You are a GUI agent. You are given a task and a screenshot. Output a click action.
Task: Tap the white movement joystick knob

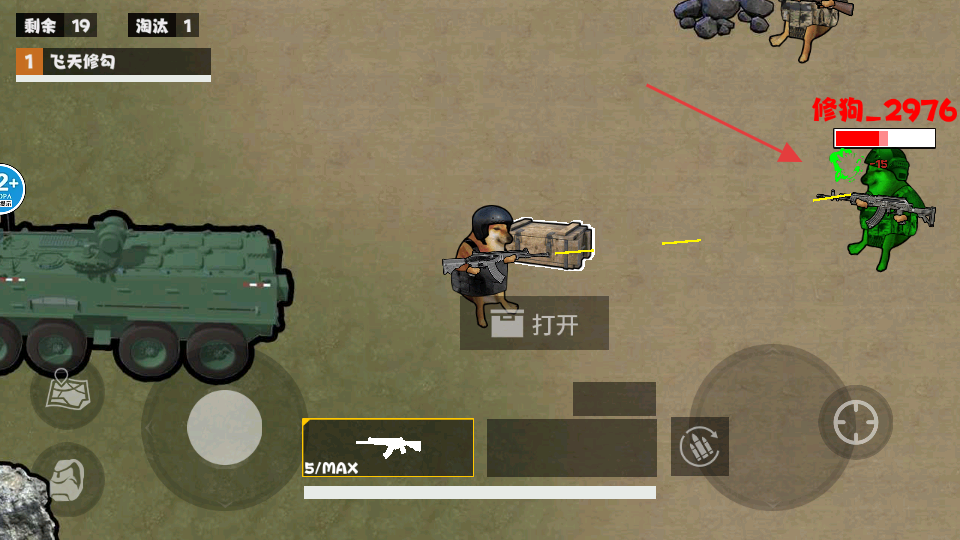(225, 428)
